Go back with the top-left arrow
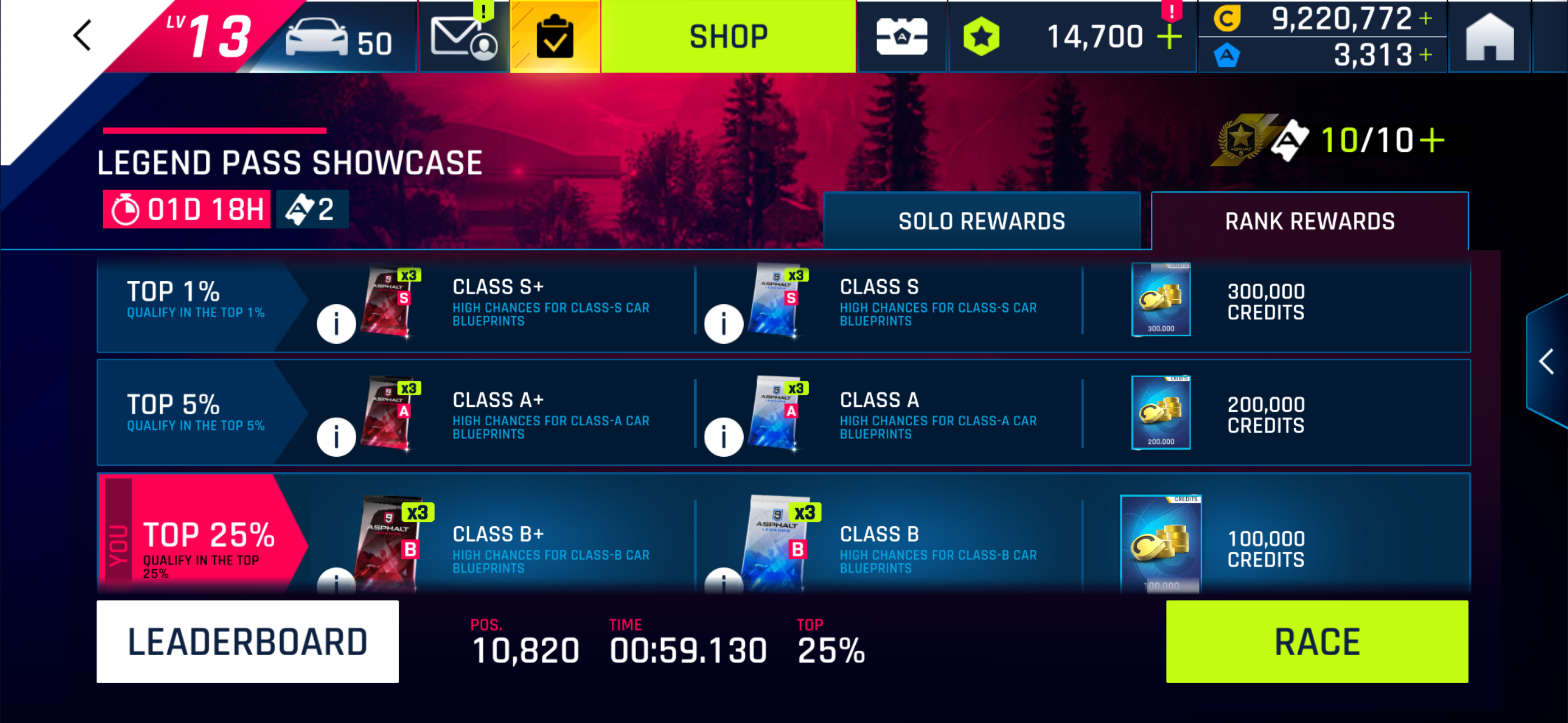The height and width of the screenshot is (723, 1568). pyautogui.click(x=82, y=35)
